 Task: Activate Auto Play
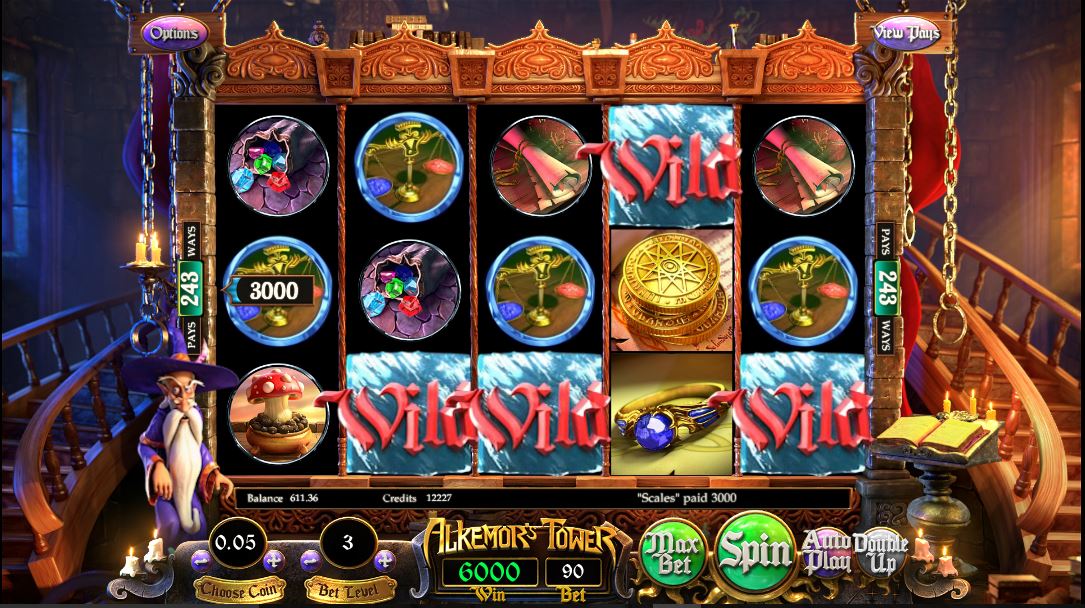[x=828, y=550]
